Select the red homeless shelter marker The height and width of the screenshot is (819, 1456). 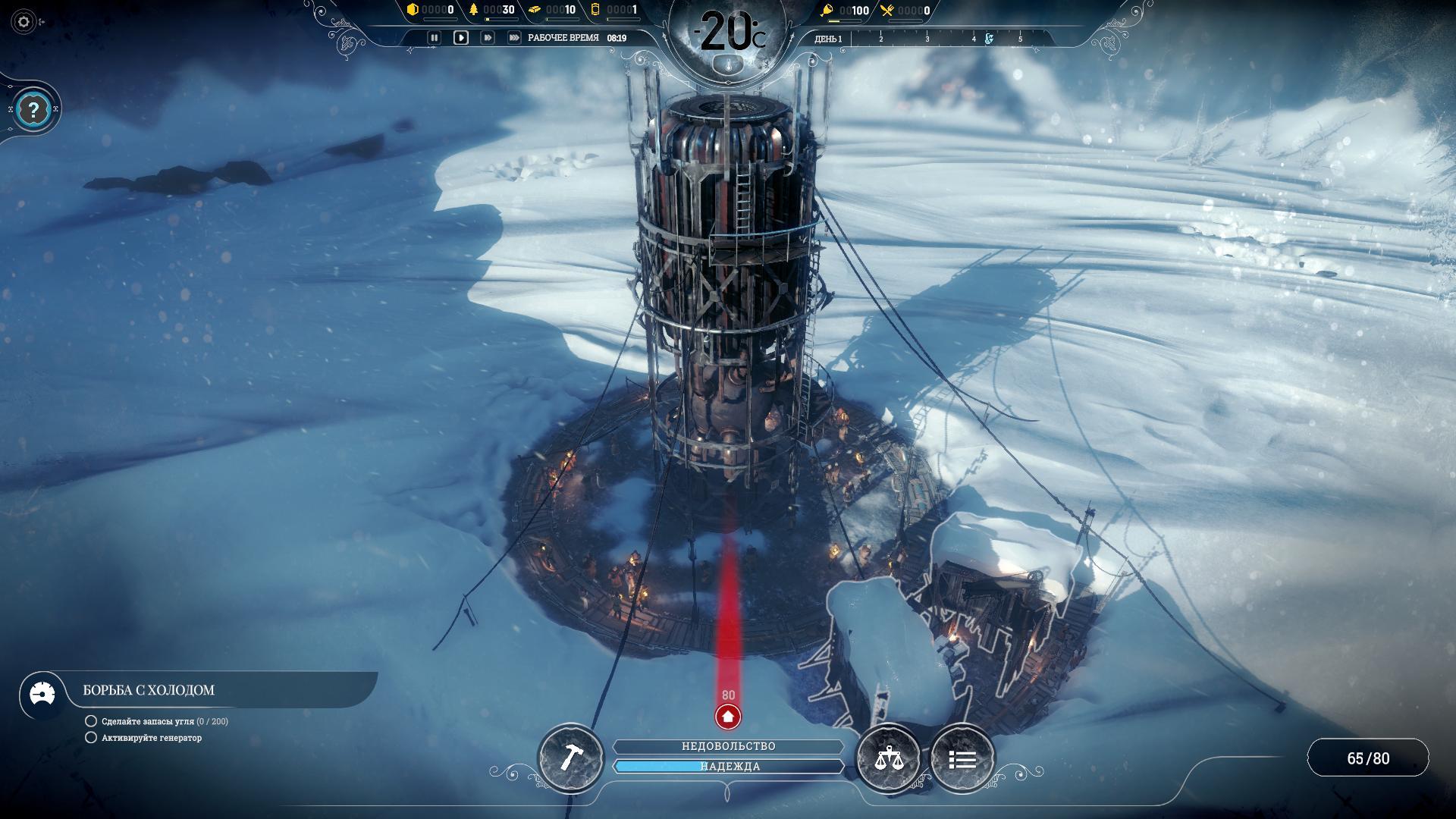(728, 716)
